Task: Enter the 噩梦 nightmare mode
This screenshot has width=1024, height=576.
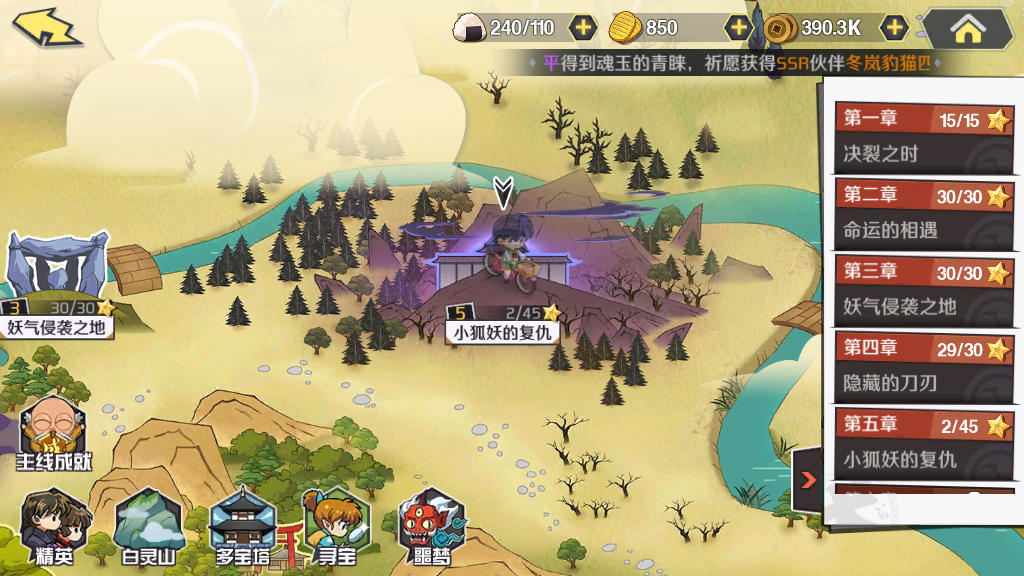Action: point(432,527)
